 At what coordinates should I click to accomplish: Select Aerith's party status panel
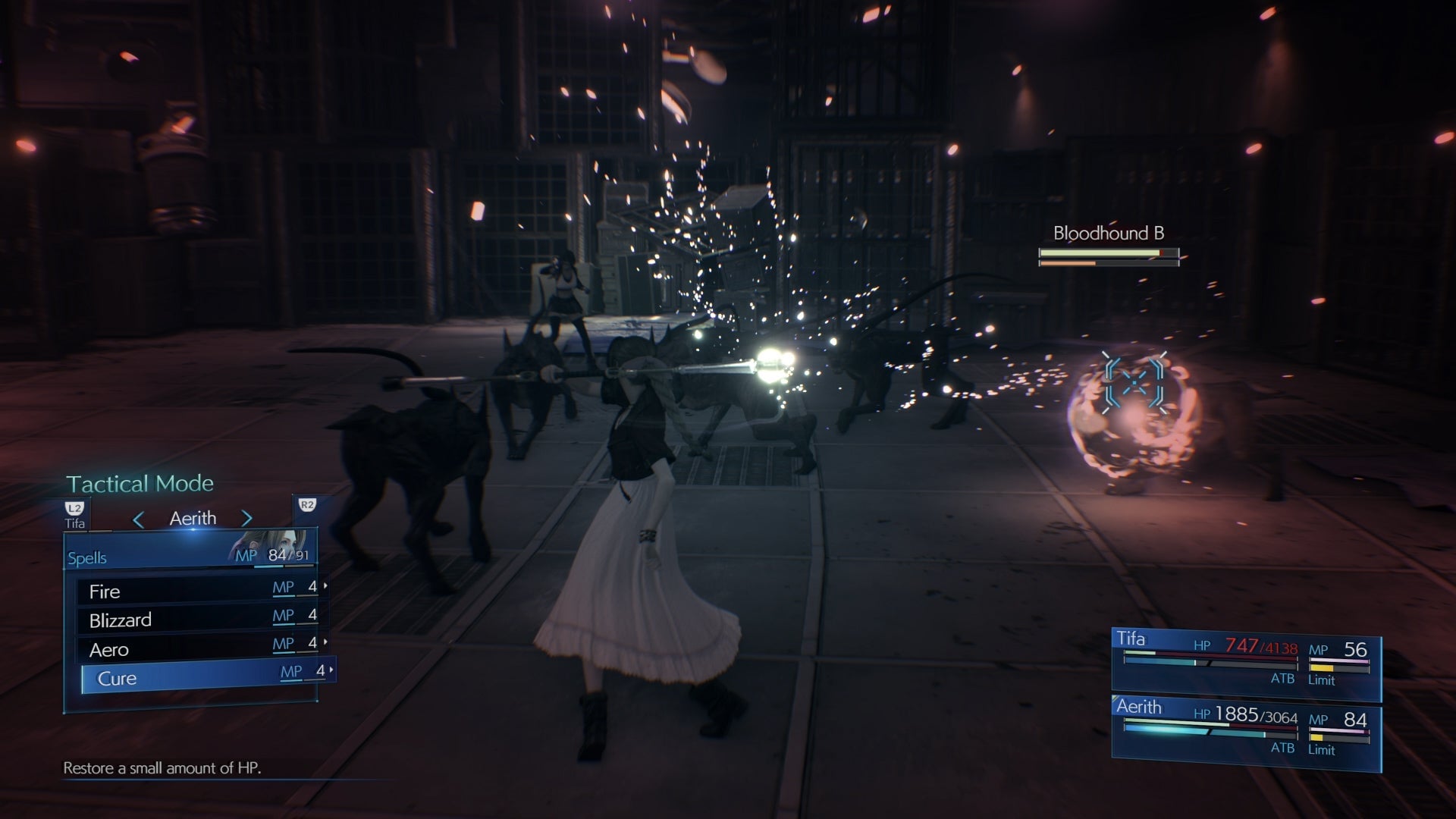coord(1245,732)
